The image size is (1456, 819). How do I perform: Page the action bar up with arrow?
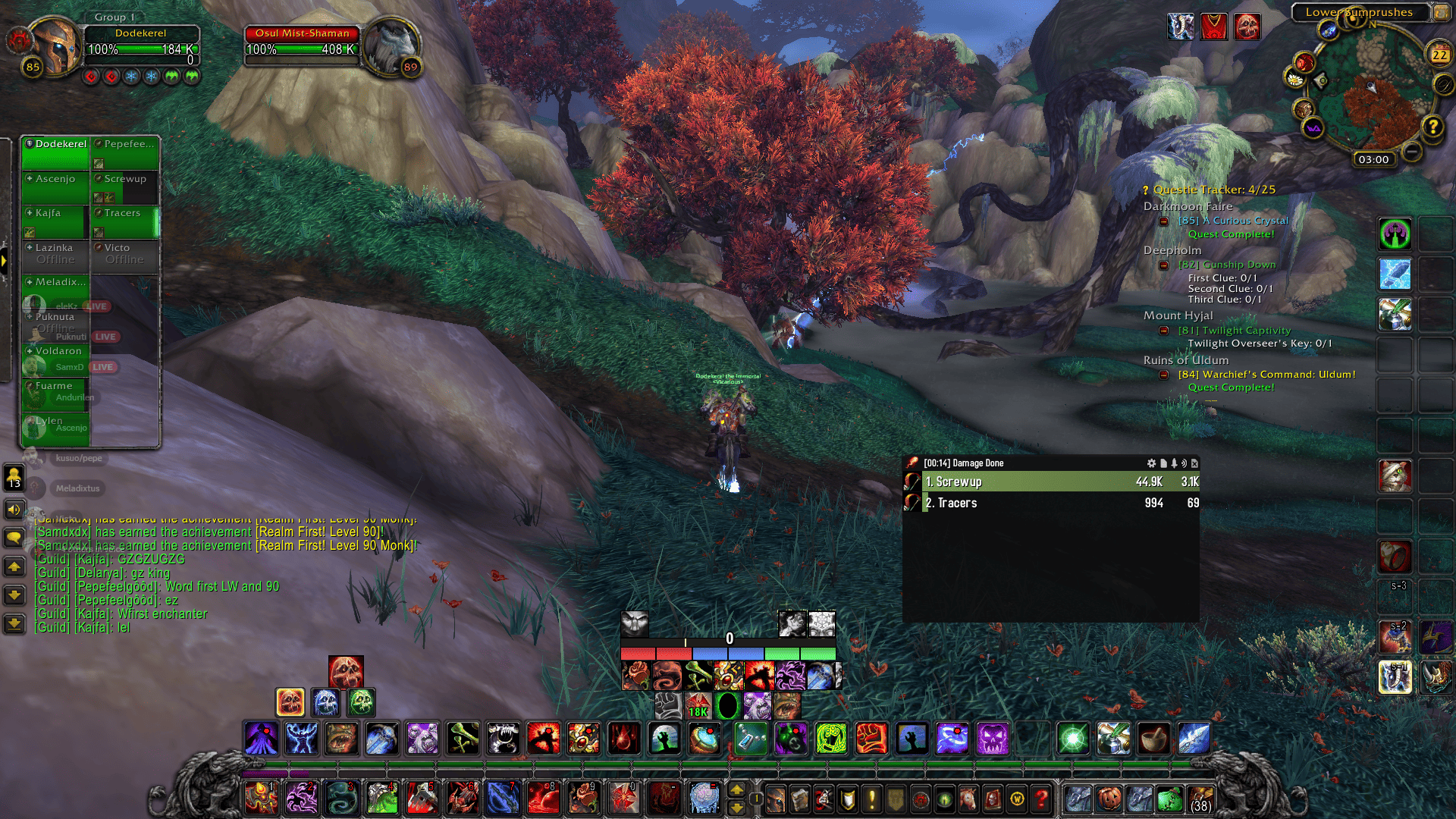coord(736,789)
